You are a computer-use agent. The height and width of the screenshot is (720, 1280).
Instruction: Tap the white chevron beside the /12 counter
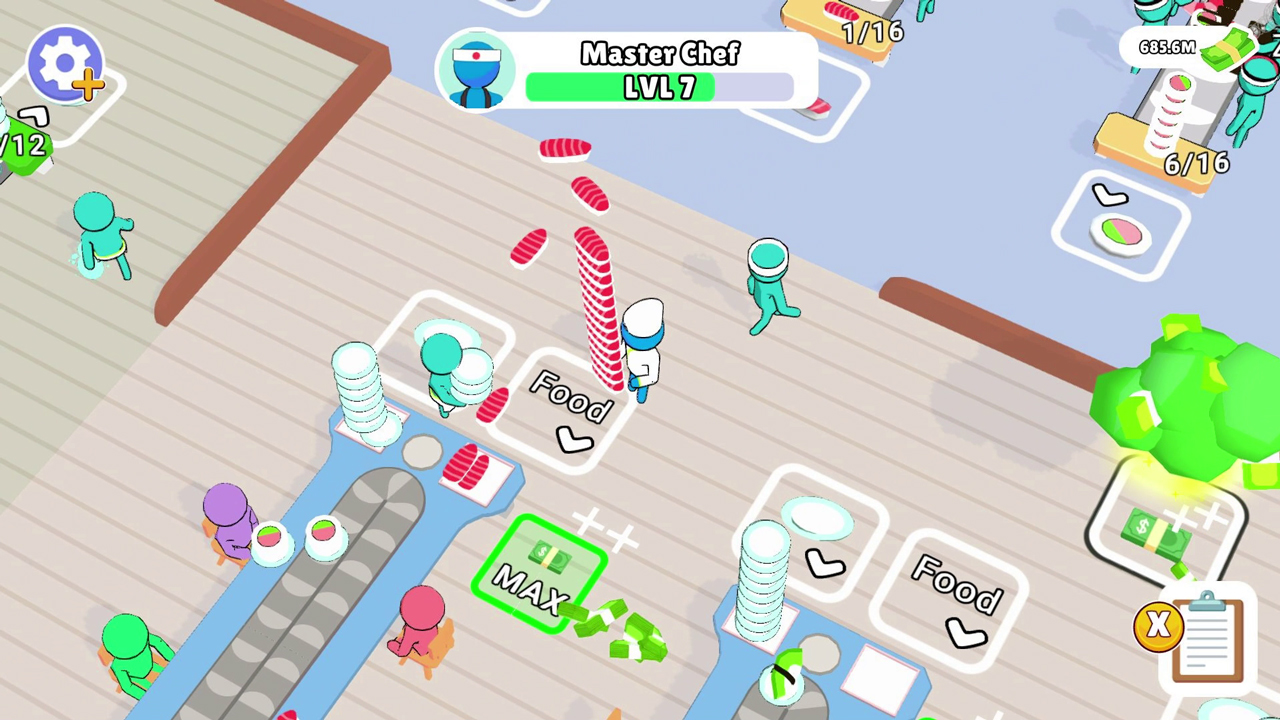click(x=33, y=116)
